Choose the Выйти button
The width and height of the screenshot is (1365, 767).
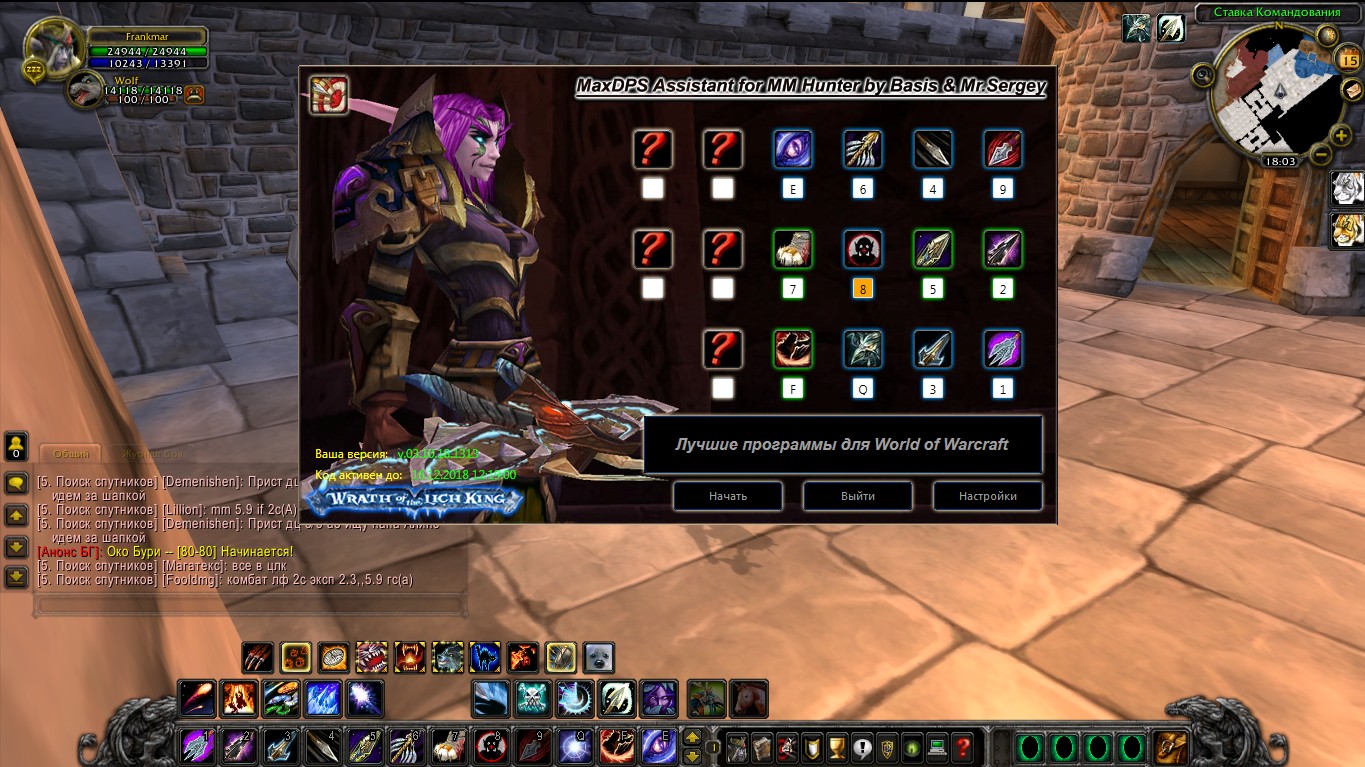click(x=857, y=496)
